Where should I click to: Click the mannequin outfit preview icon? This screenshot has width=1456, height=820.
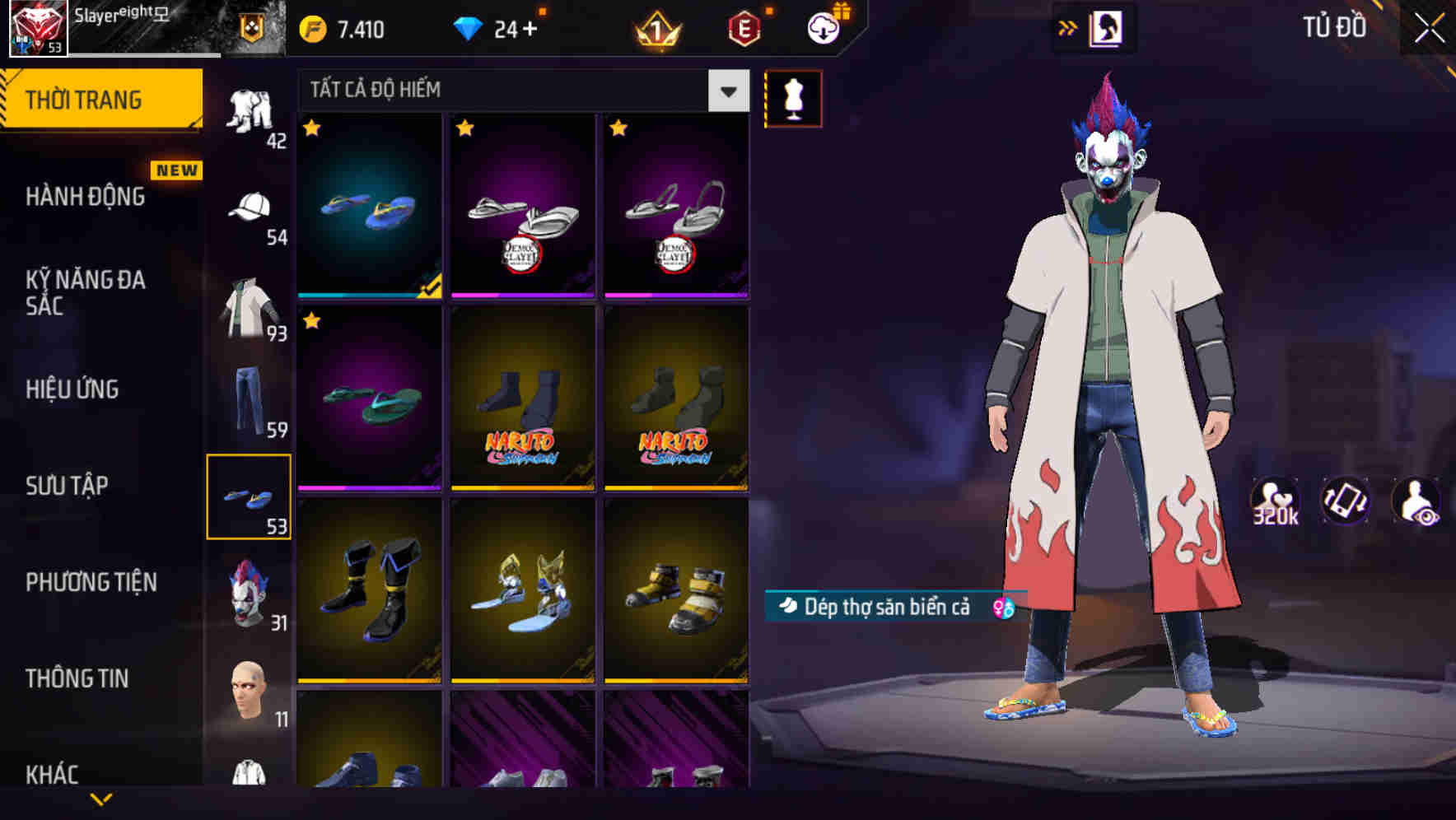tap(793, 98)
